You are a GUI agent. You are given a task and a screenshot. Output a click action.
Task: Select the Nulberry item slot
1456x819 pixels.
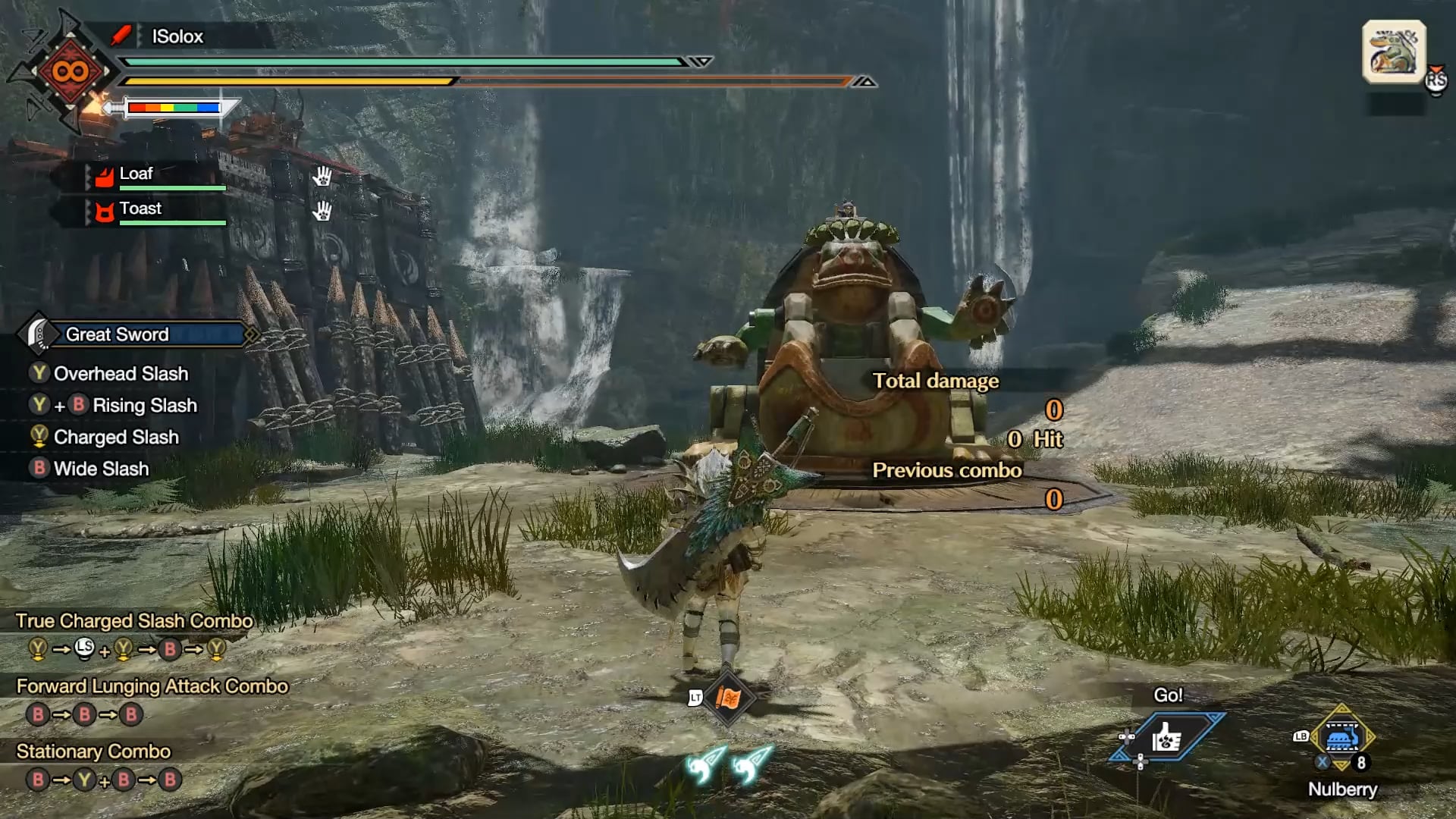coord(1341,738)
